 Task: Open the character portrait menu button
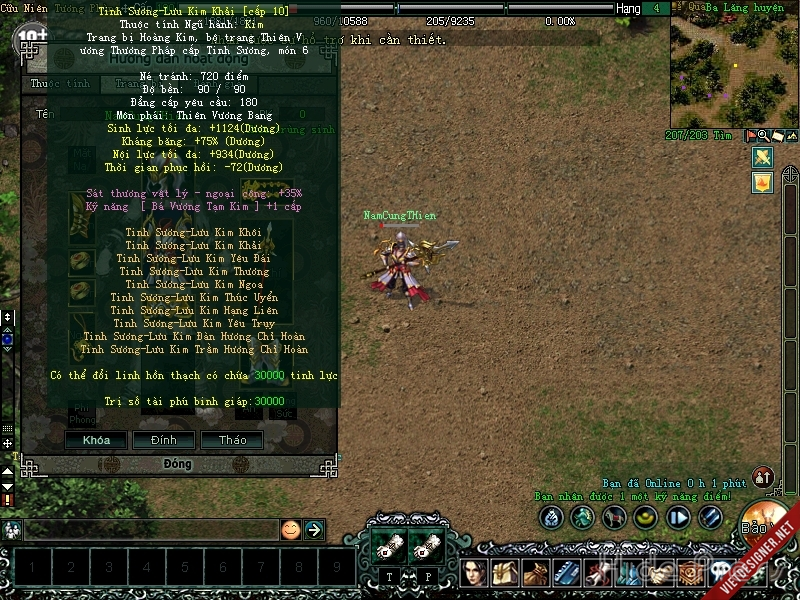475,573
